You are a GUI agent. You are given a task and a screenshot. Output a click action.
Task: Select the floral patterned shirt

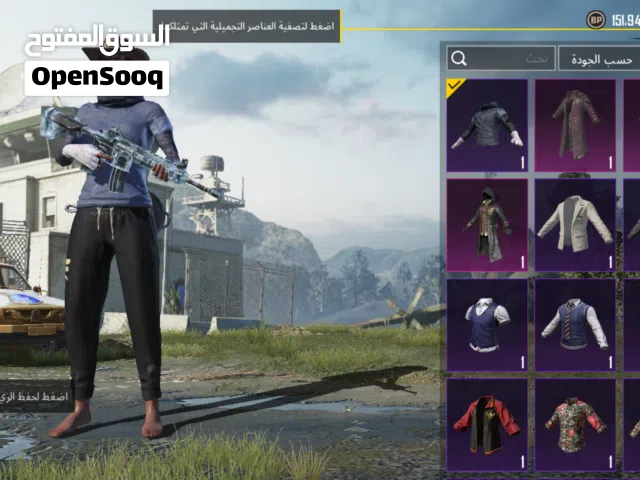[574, 424]
